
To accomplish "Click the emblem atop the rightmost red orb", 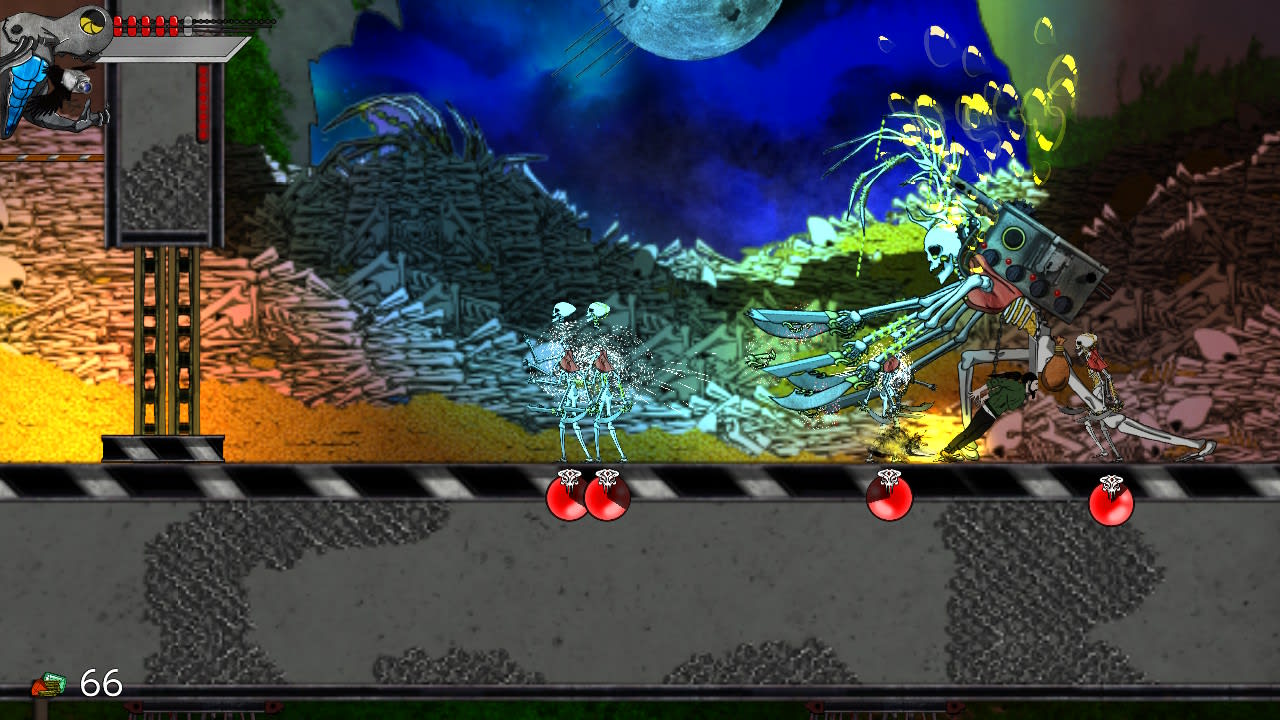I will (1110, 481).
